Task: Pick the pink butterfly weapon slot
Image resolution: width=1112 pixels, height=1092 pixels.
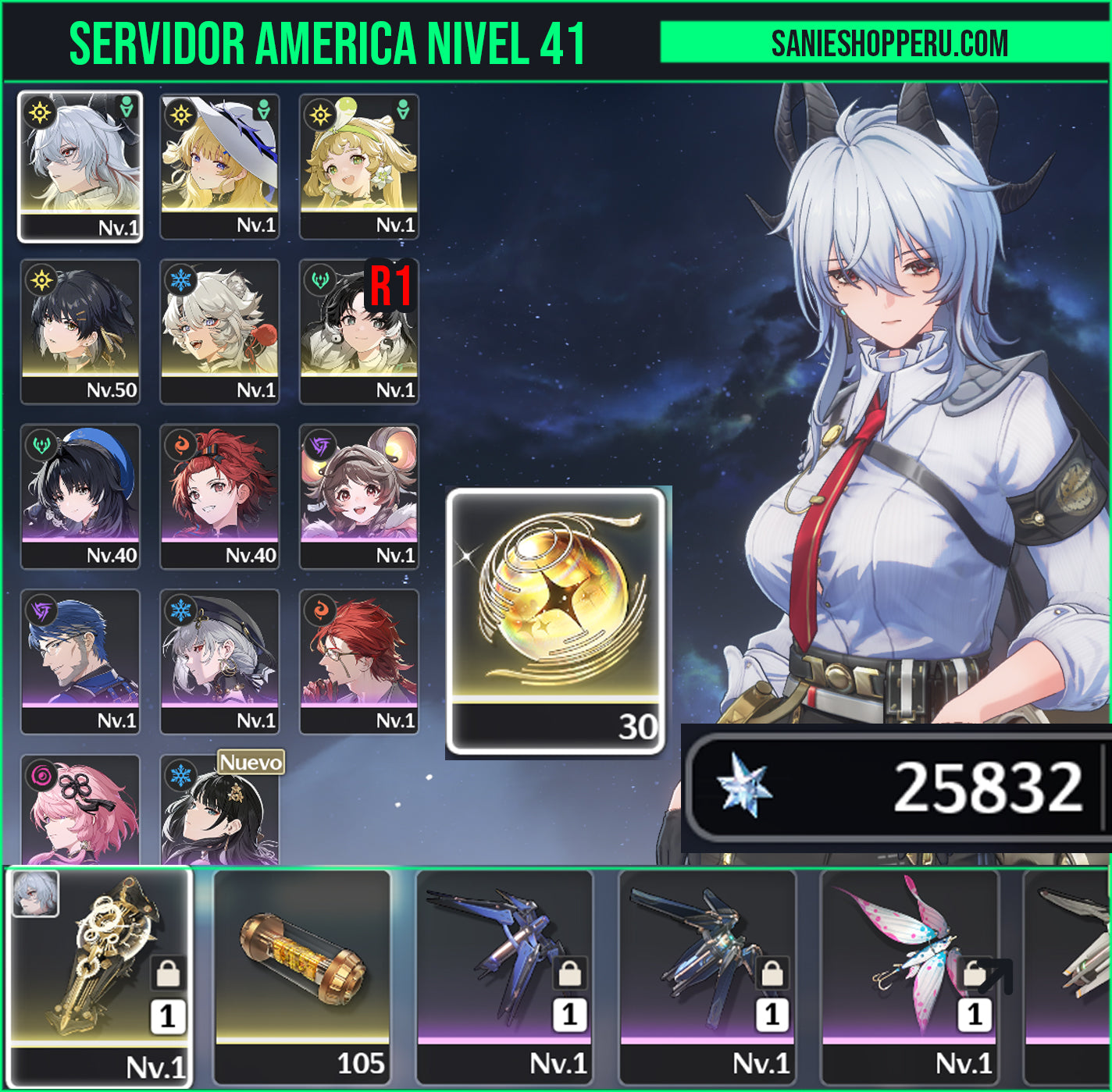Action: coord(910,976)
